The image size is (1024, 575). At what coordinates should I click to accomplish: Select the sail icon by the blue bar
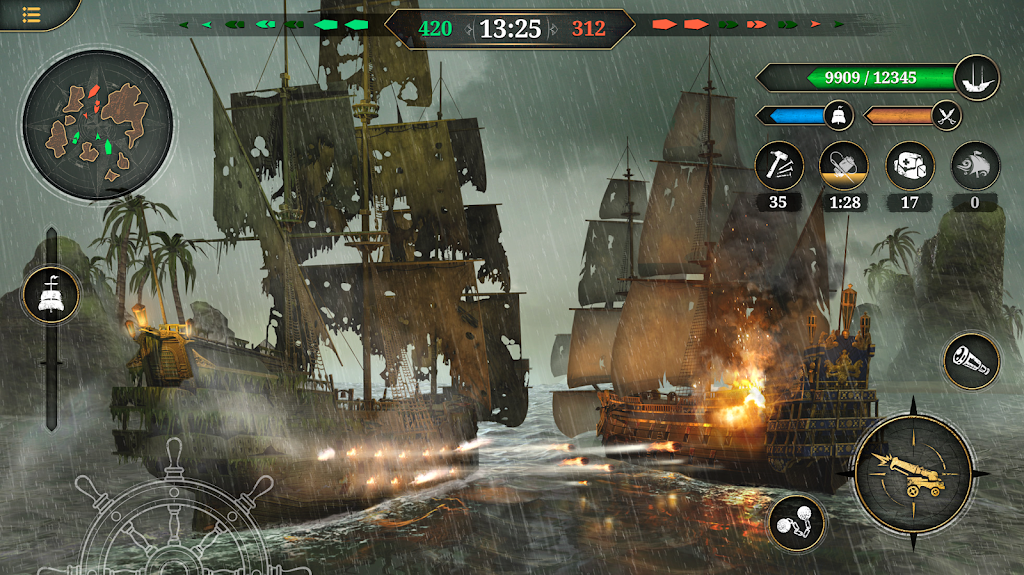839,116
